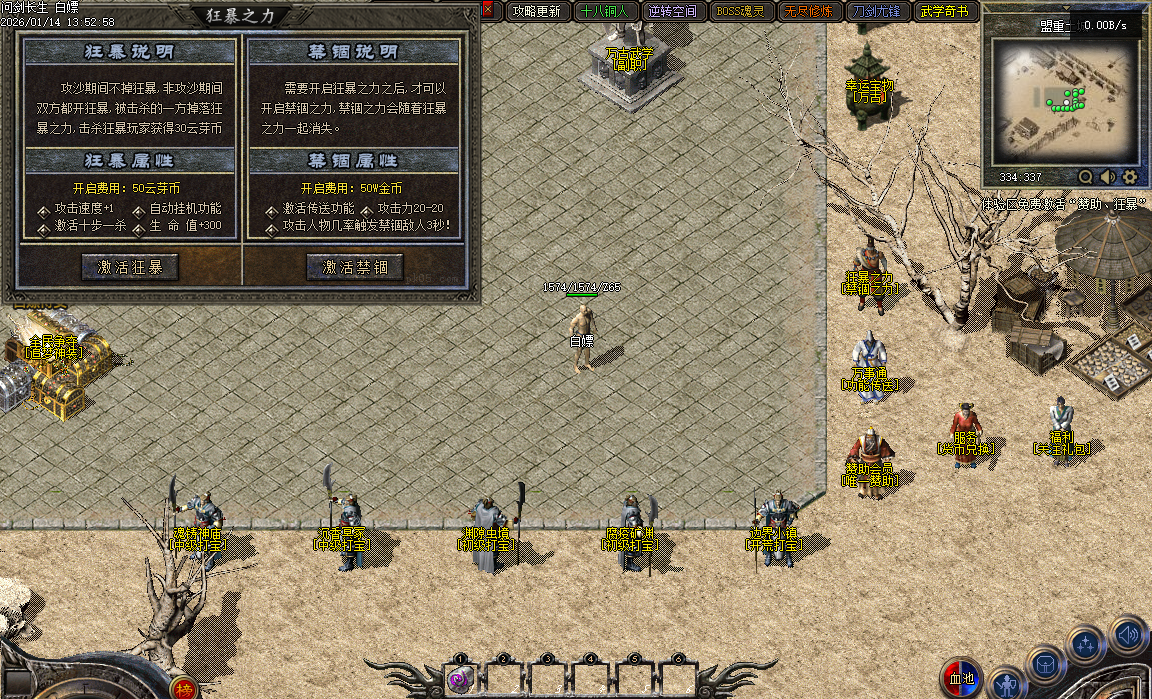This screenshot has height=699, width=1152.
Task: Open the 无尽修炼 menu
Action: [808, 11]
